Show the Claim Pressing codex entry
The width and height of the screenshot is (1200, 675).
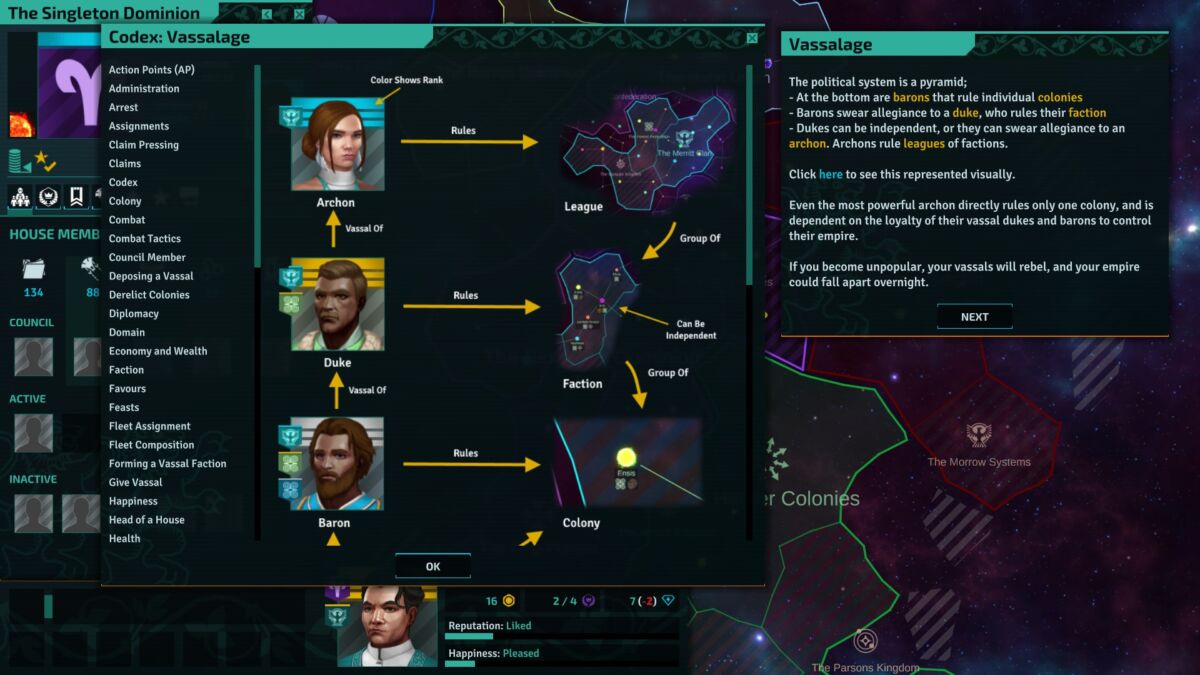pyautogui.click(x=144, y=145)
